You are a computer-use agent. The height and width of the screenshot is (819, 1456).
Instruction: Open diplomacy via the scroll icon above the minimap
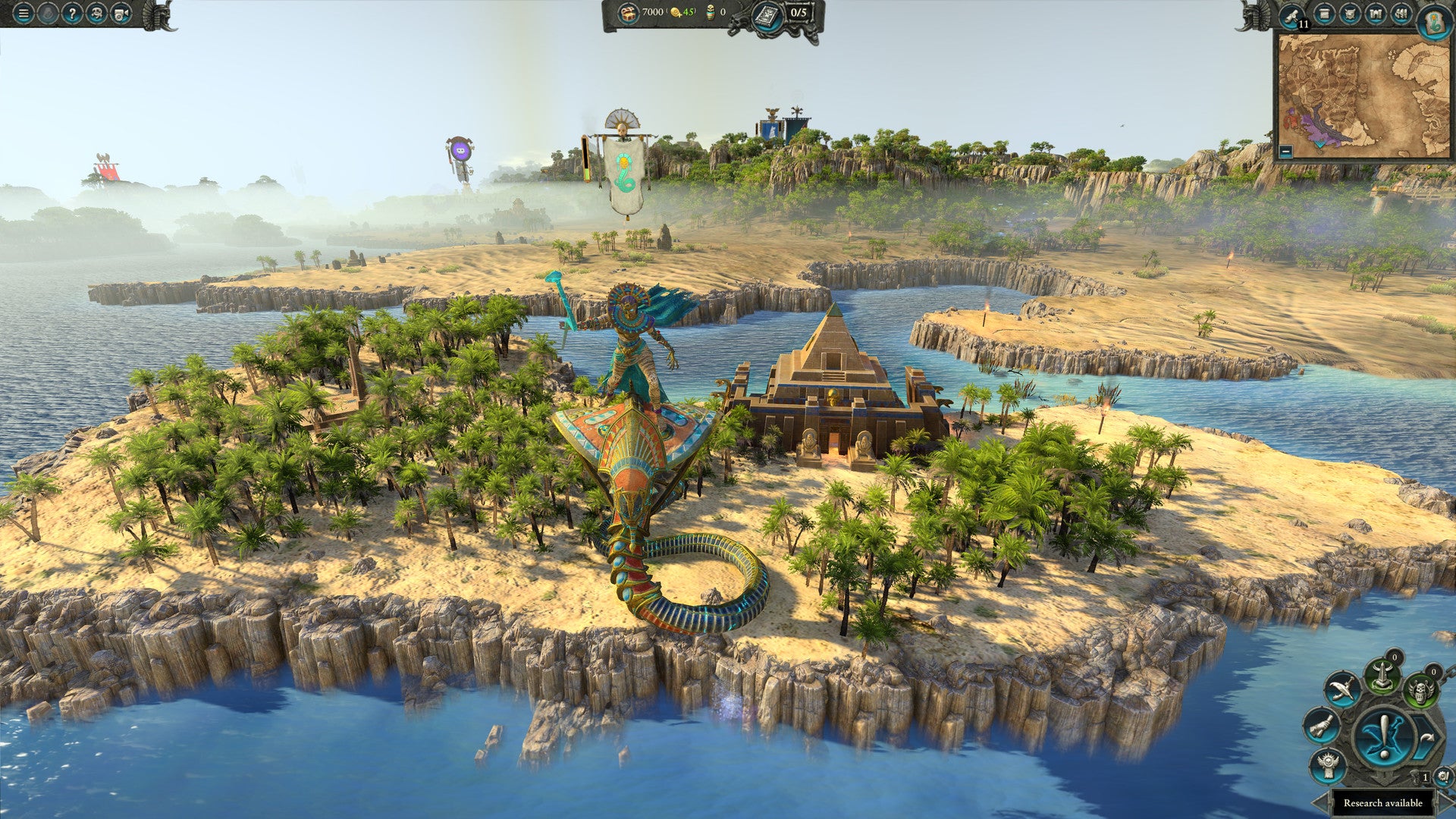1291,15
